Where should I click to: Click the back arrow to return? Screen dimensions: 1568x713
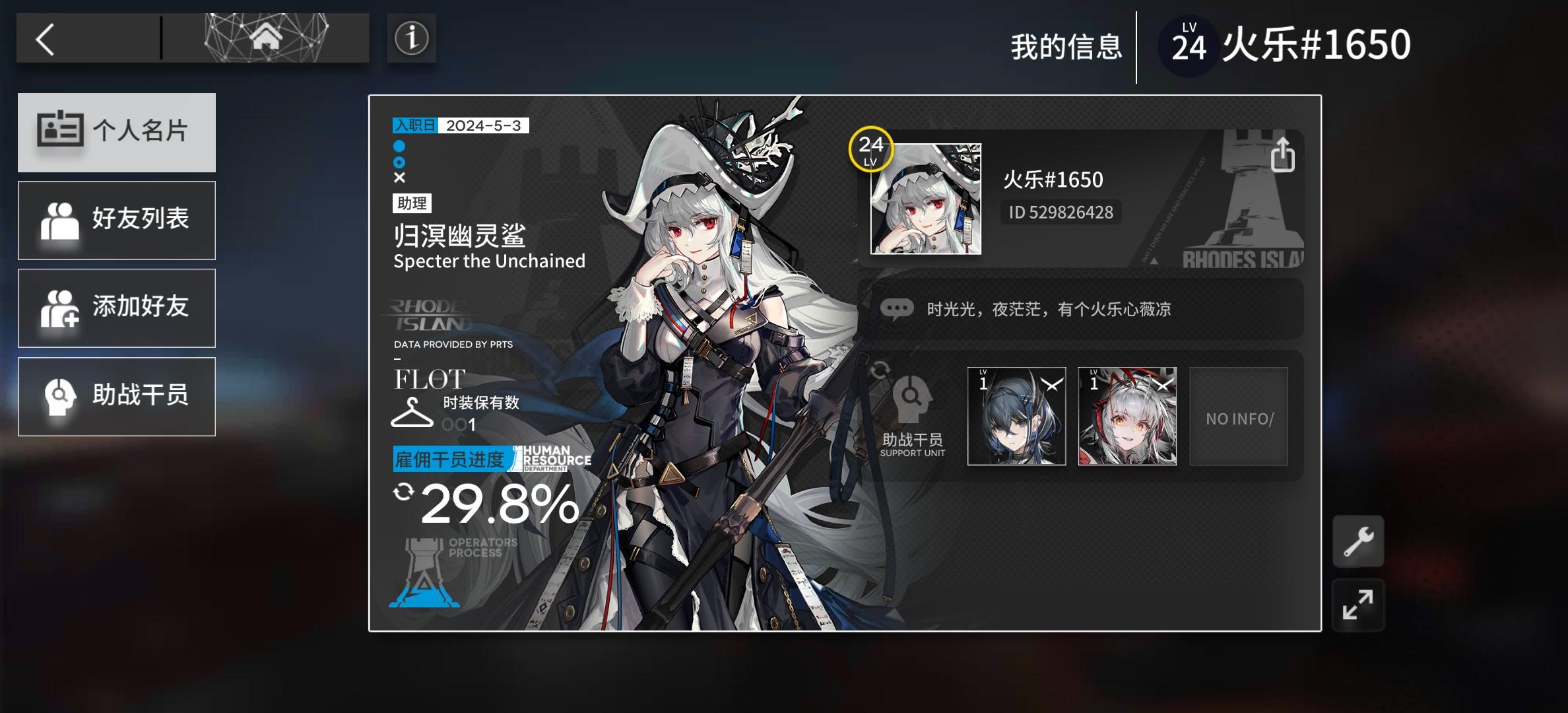coord(46,38)
